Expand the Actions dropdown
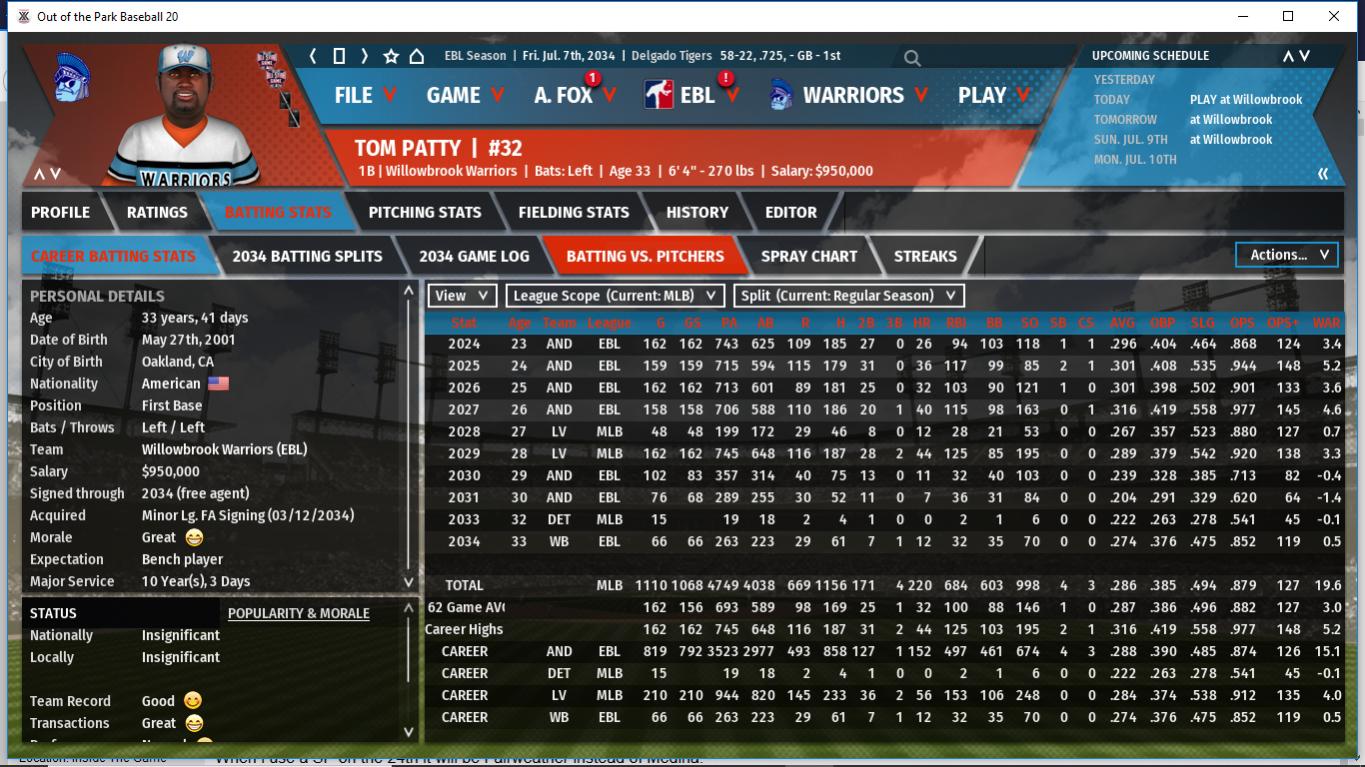Viewport: 1365px width, 767px height. click(1287, 255)
